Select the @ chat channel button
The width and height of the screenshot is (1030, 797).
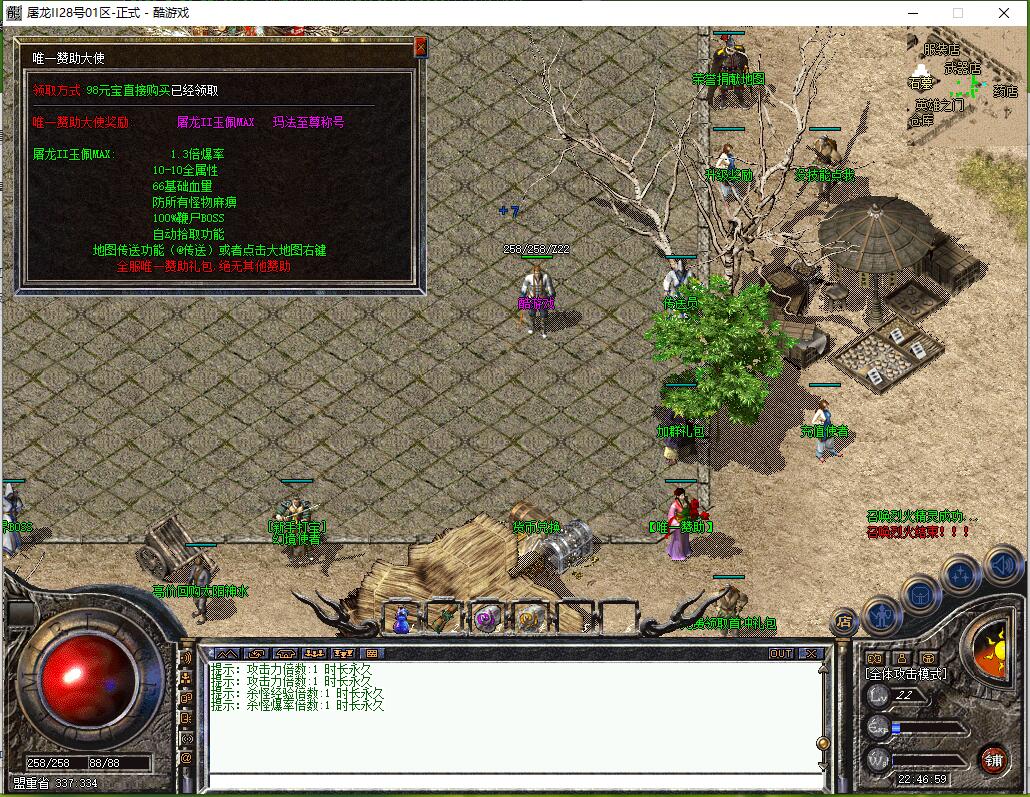tap(186, 759)
